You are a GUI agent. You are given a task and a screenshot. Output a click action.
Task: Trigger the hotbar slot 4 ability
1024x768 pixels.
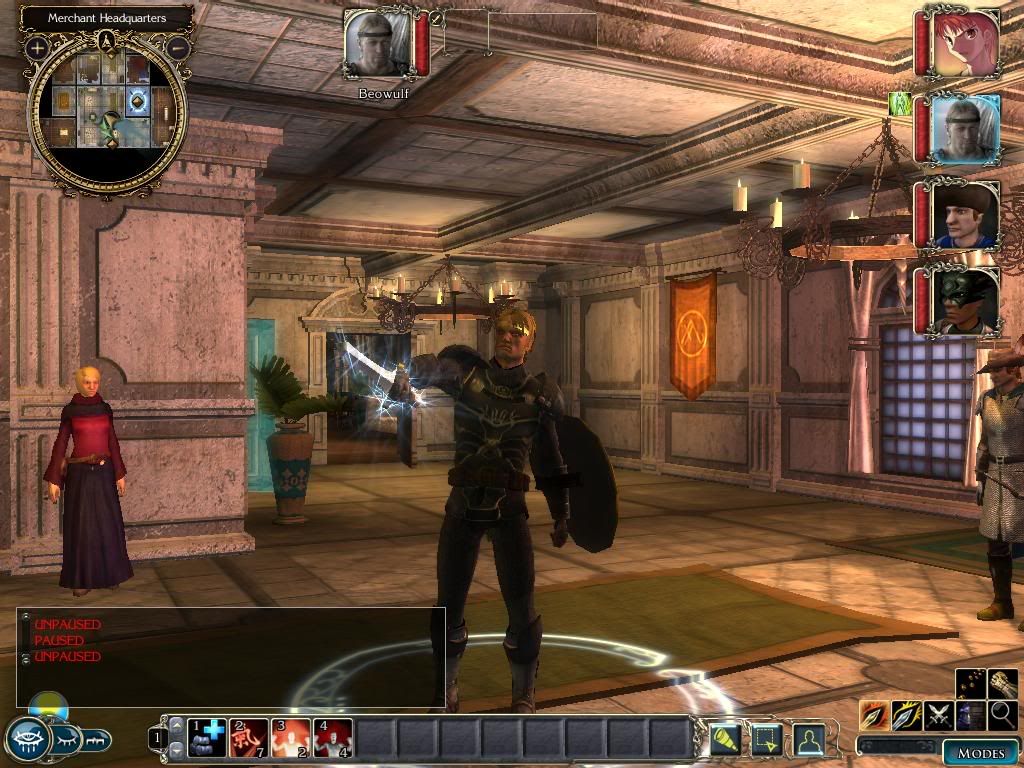pyautogui.click(x=333, y=738)
